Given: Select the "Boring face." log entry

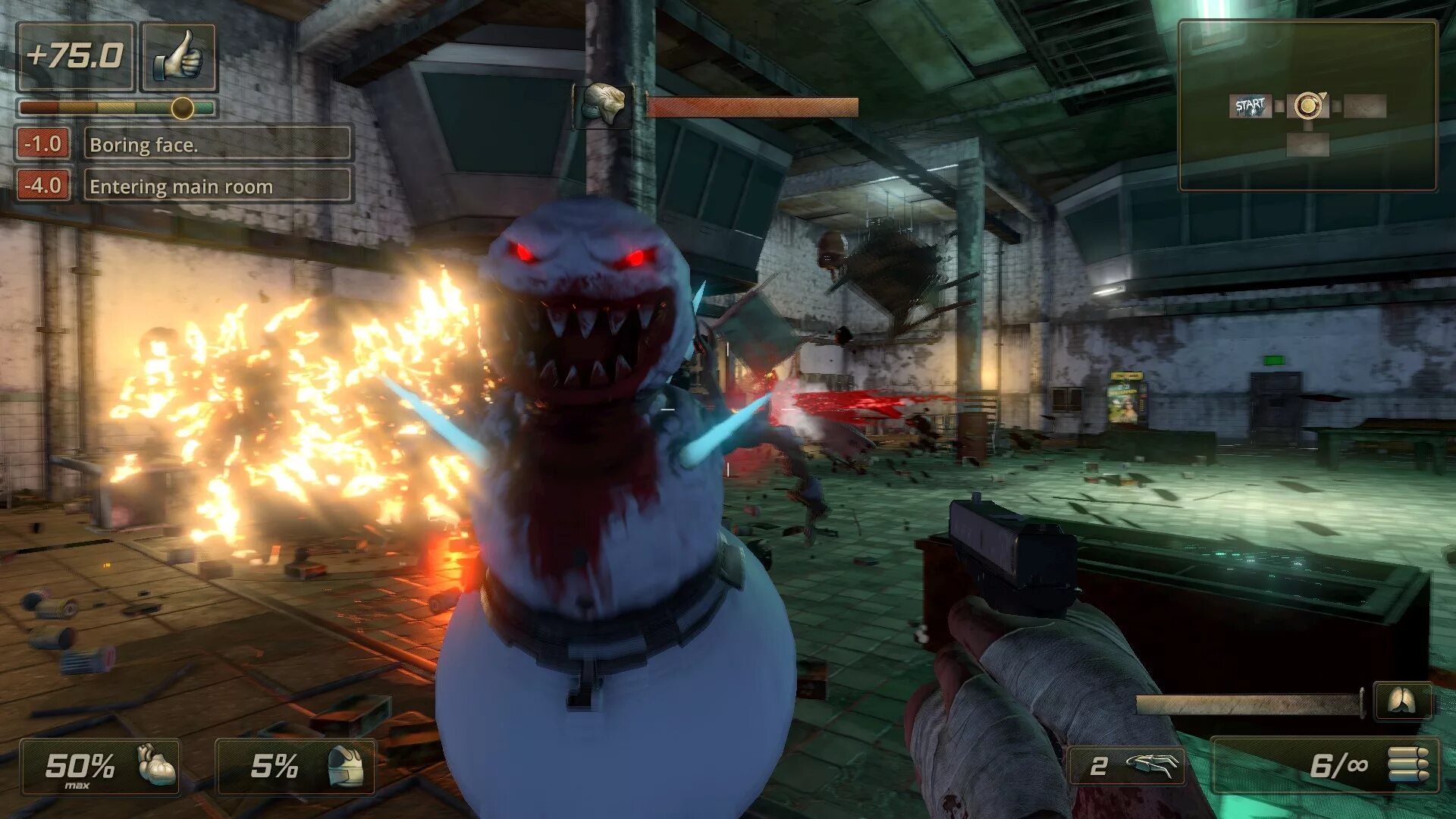Looking at the screenshot, I should (x=217, y=144).
